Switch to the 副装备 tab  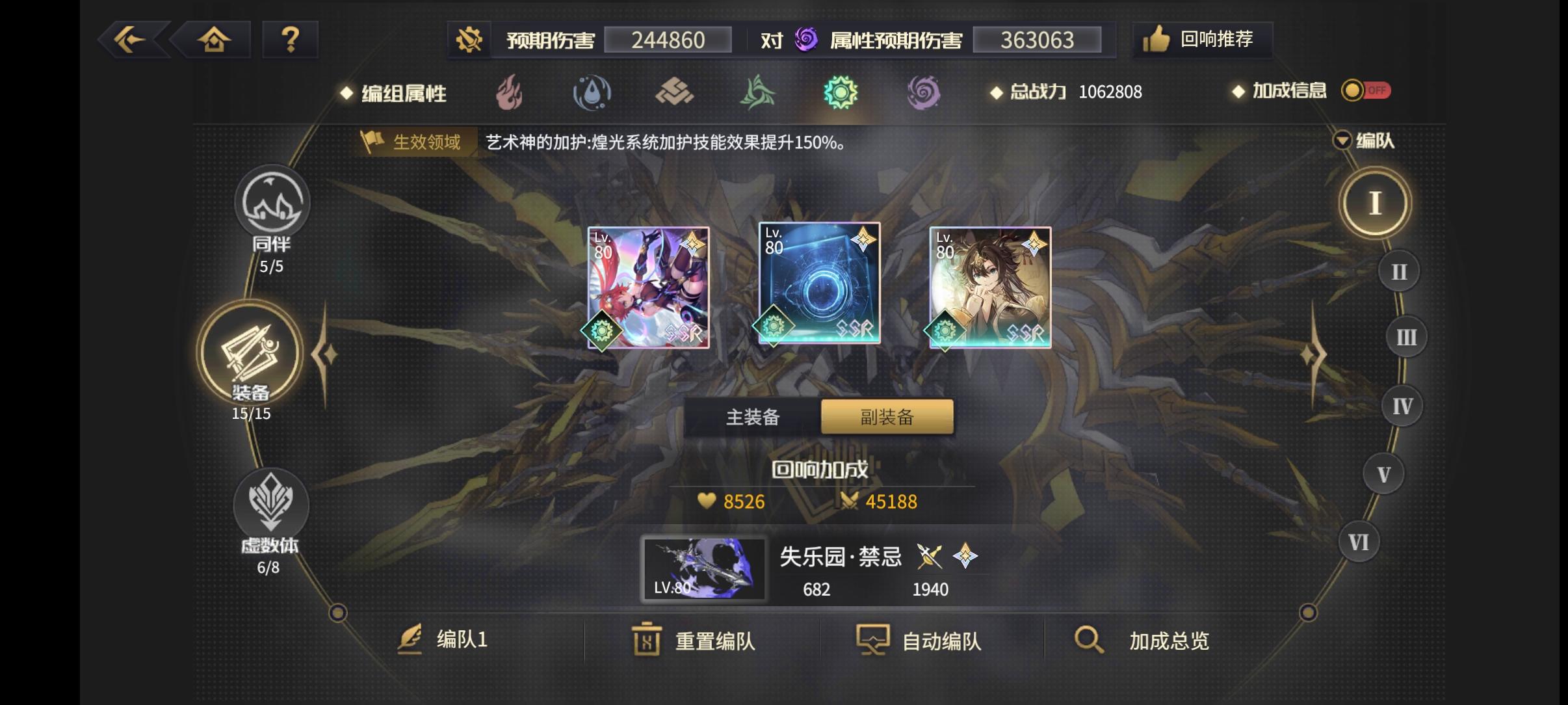(x=885, y=416)
